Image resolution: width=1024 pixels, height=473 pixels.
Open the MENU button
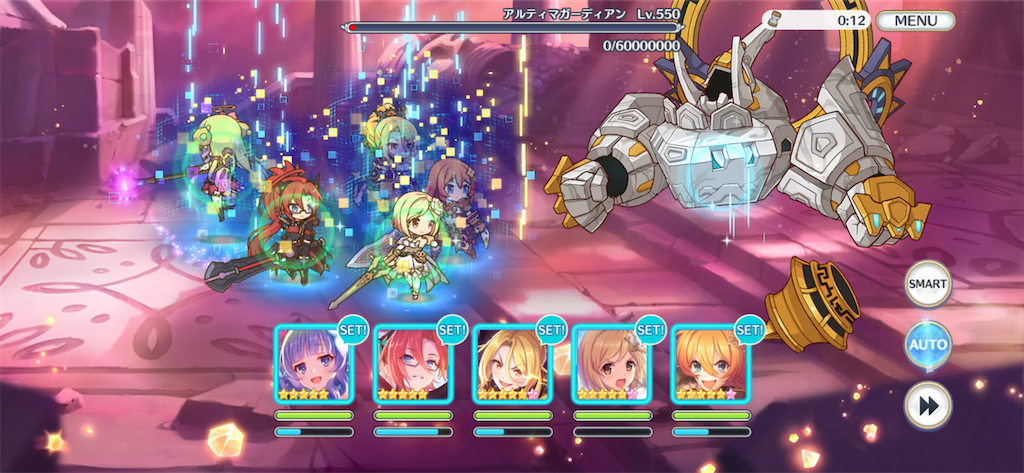[x=914, y=20]
